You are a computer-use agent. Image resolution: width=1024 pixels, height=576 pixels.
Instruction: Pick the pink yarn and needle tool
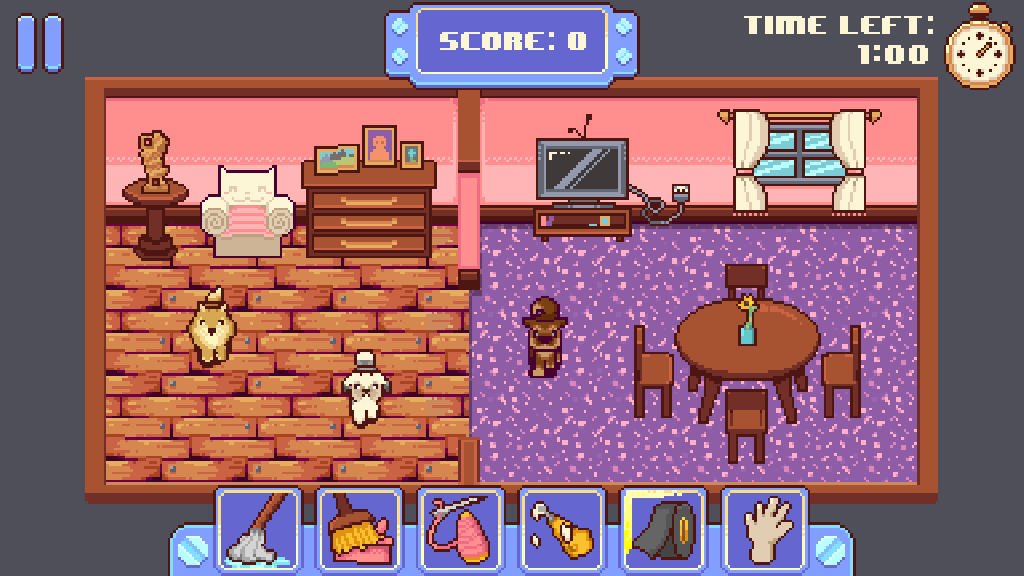tap(460, 529)
